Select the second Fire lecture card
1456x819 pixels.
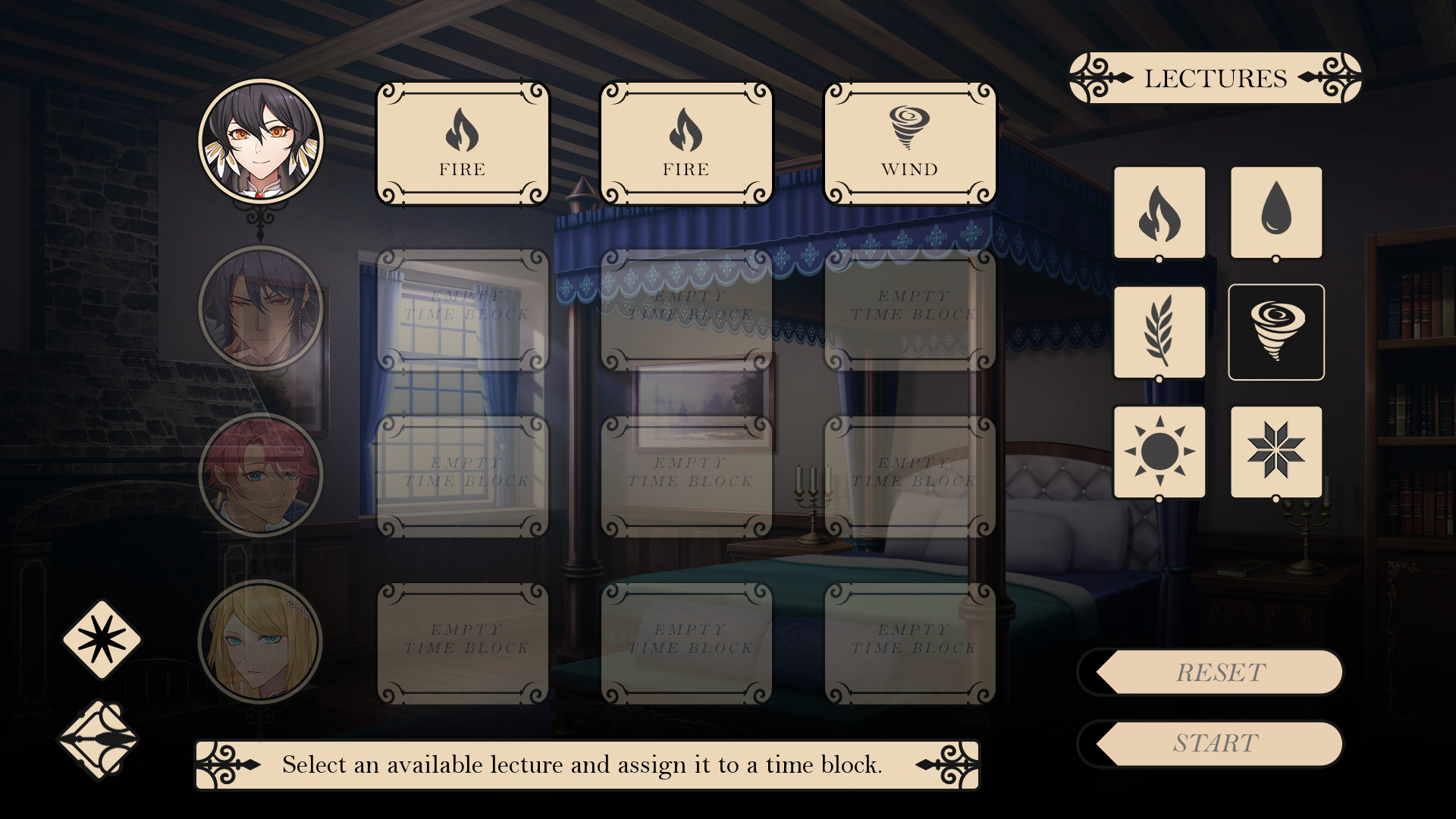coord(685,144)
